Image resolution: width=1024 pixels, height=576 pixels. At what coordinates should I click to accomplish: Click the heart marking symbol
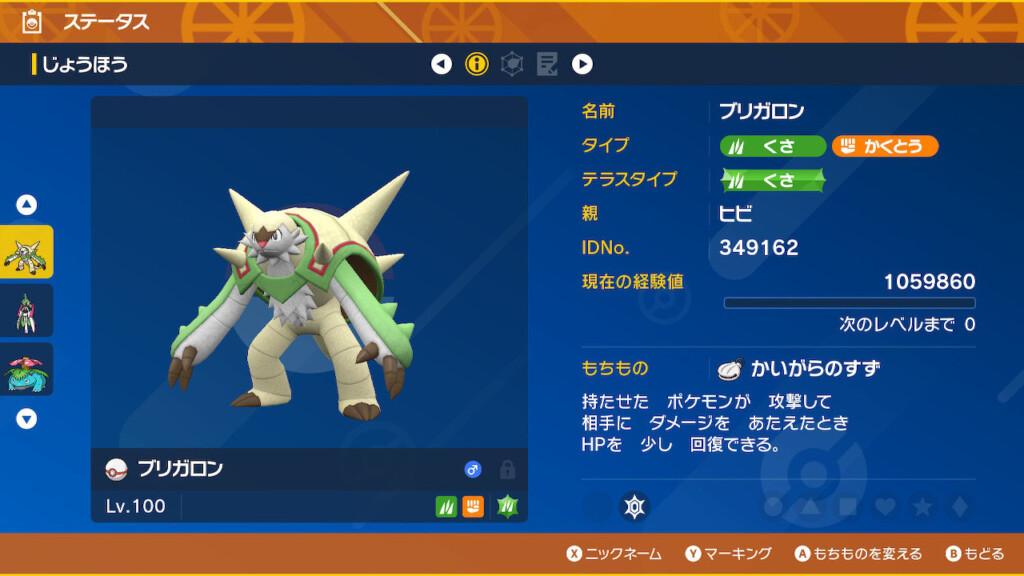(x=884, y=507)
